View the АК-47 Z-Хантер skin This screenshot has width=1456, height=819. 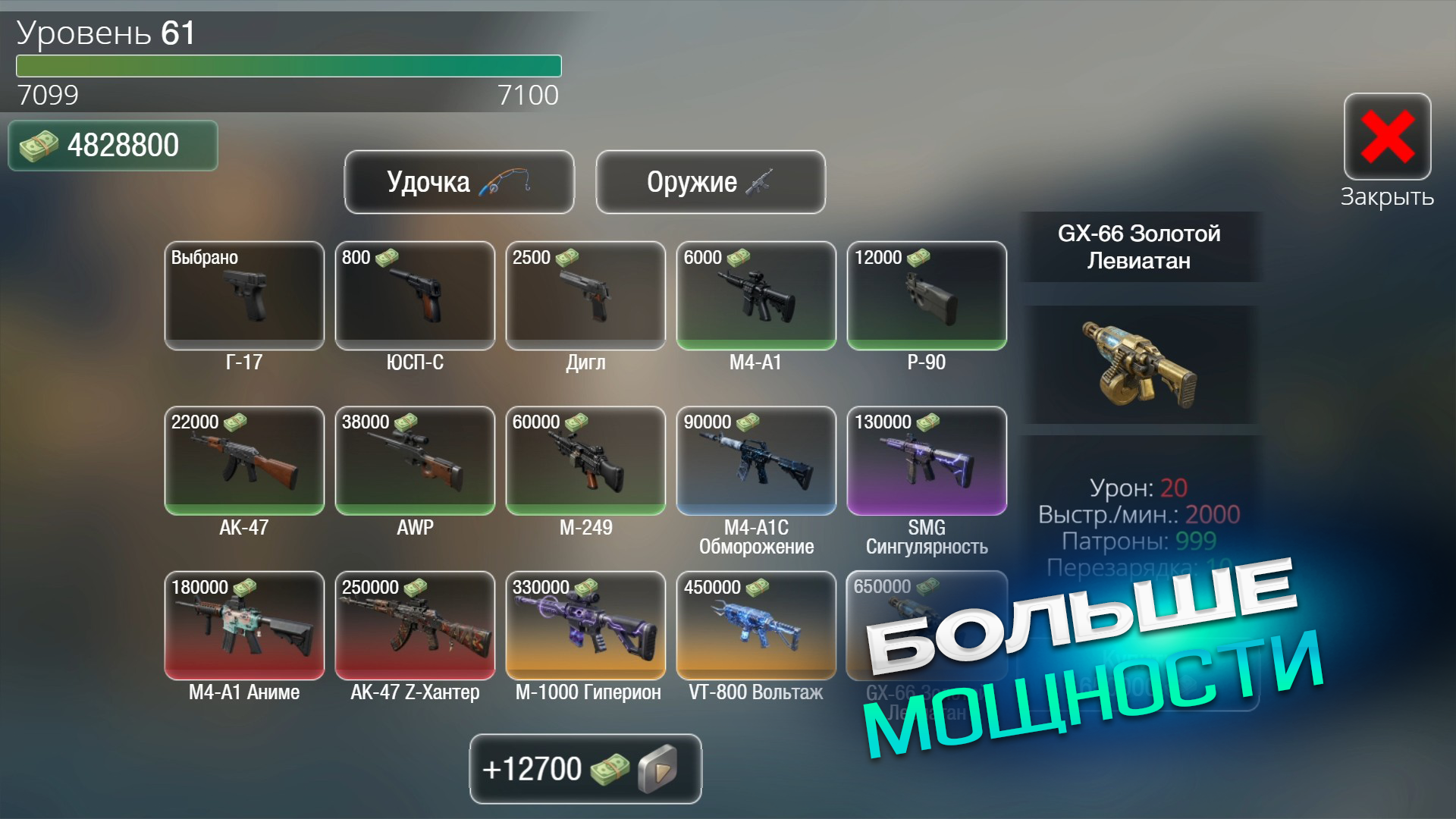click(415, 625)
